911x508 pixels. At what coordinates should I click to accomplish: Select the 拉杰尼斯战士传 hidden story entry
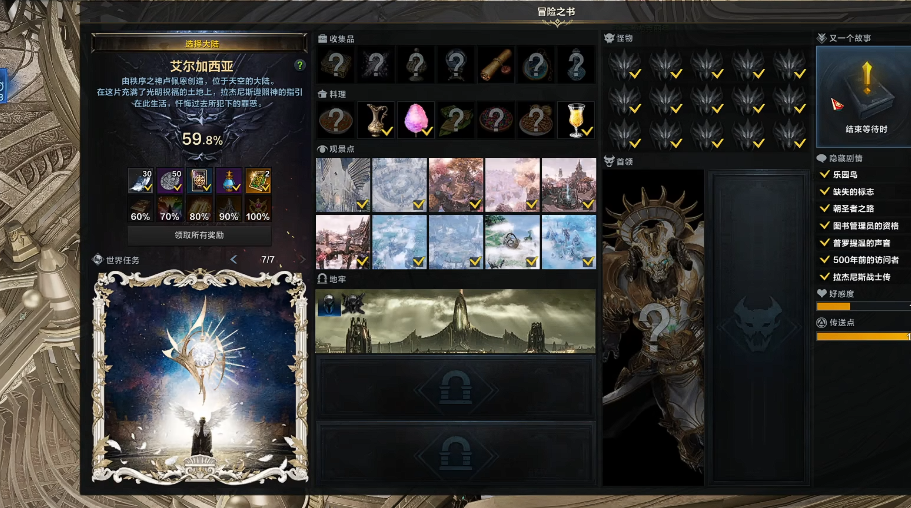[x=861, y=276]
